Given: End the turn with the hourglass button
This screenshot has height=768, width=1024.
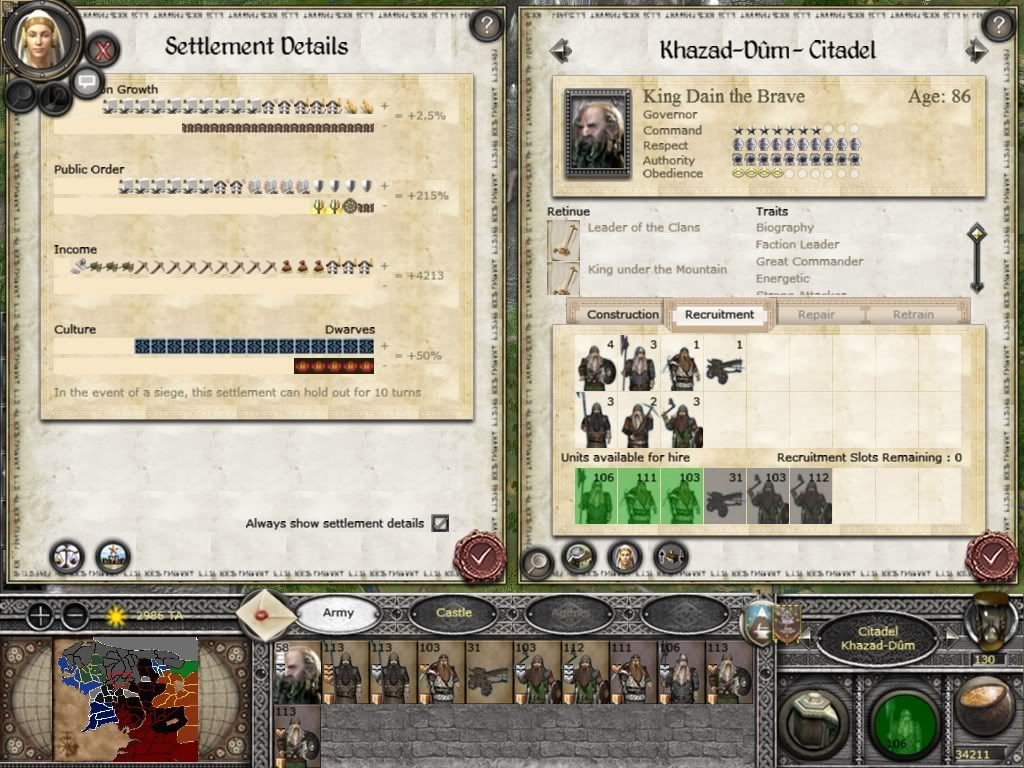Looking at the screenshot, I should coord(990,620).
